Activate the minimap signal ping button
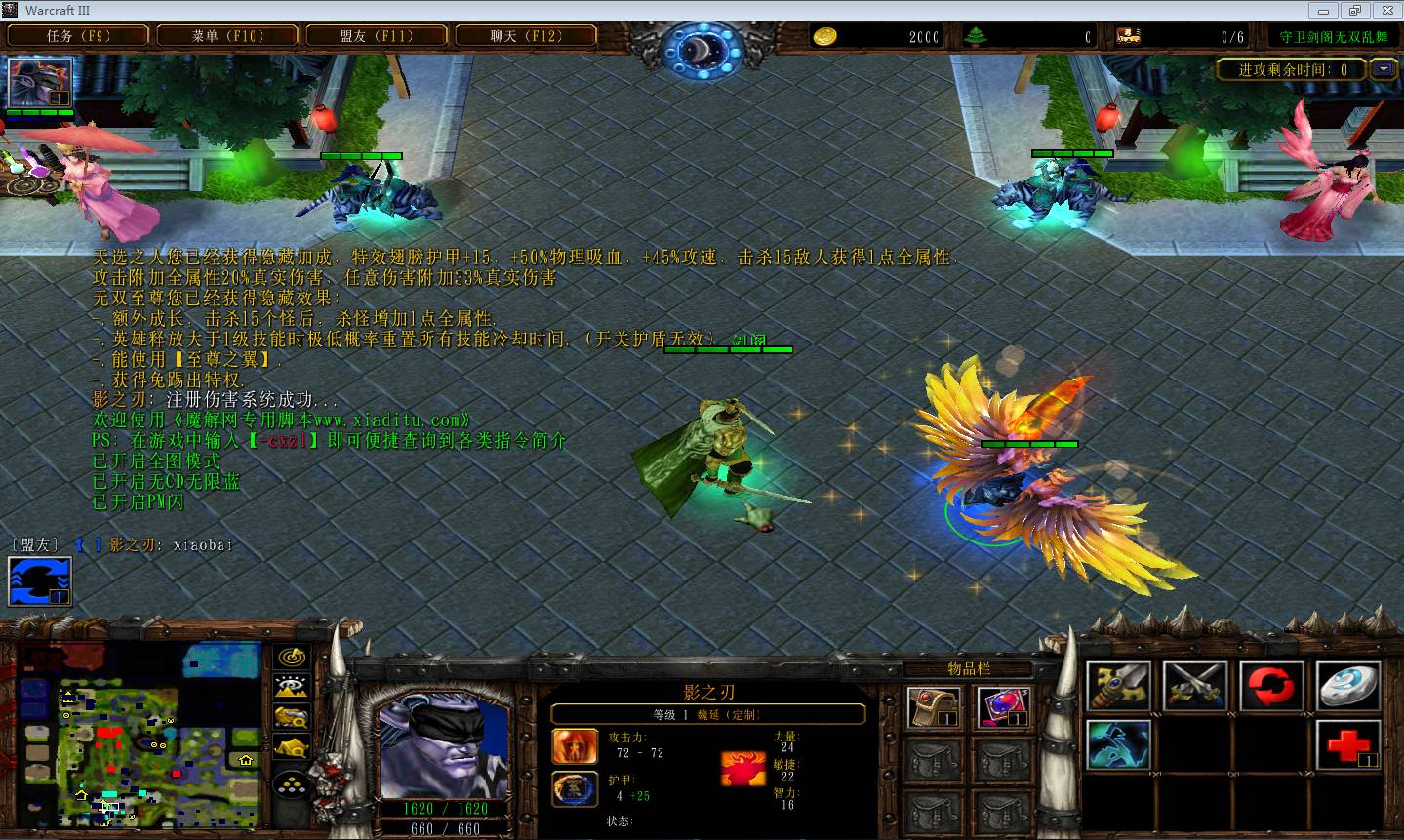The height and width of the screenshot is (840, 1404). click(x=293, y=658)
